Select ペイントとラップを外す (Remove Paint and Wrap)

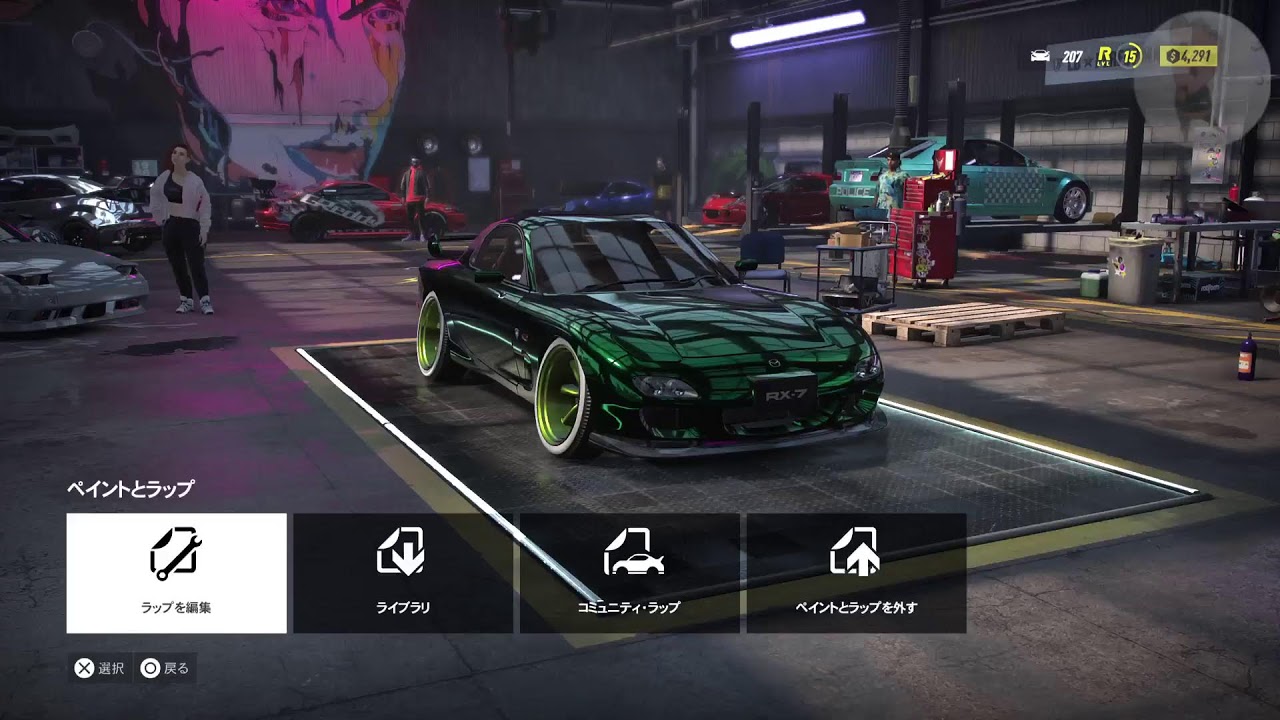pos(856,573)
